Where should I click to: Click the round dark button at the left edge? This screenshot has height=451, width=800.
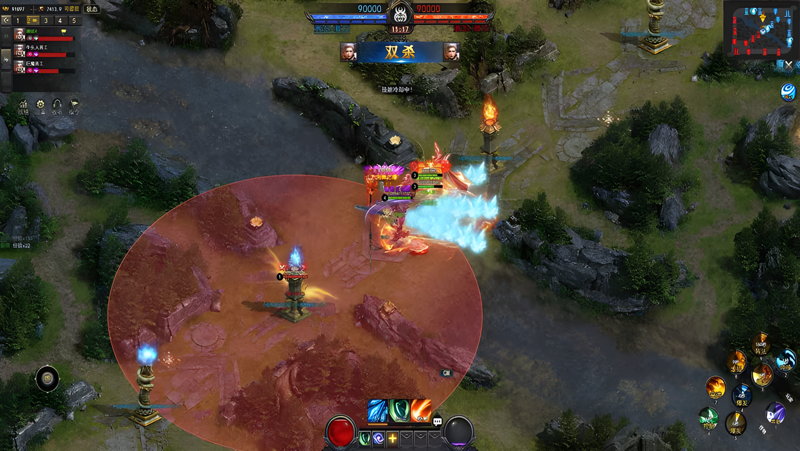pyautogui.click(x=47, y=378)
